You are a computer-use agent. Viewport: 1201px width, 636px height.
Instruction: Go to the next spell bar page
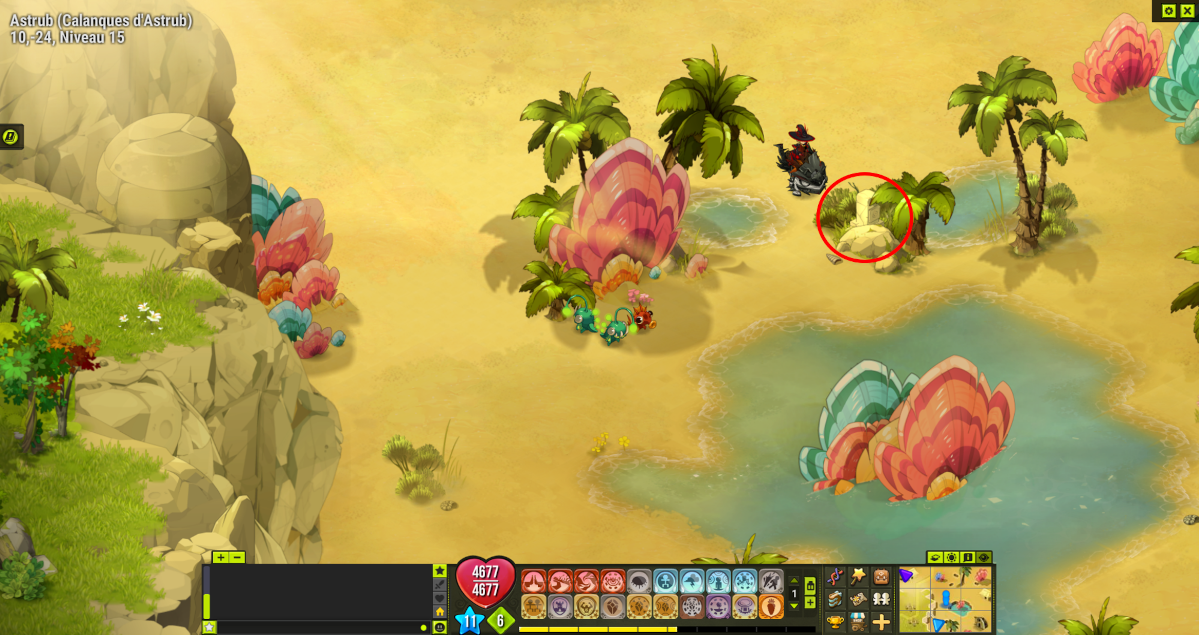tap(795, 606)
